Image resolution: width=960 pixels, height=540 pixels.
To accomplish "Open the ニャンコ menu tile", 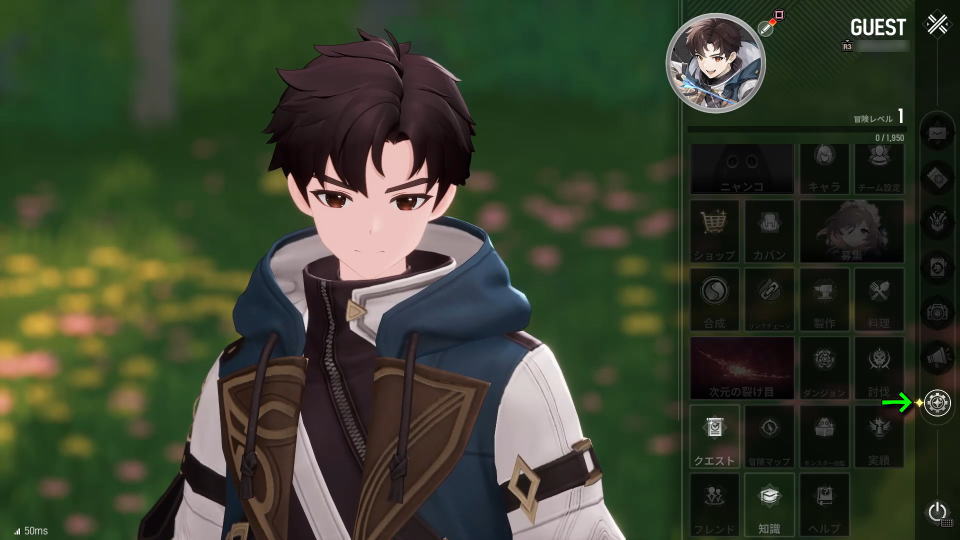I will click(742, 168).
